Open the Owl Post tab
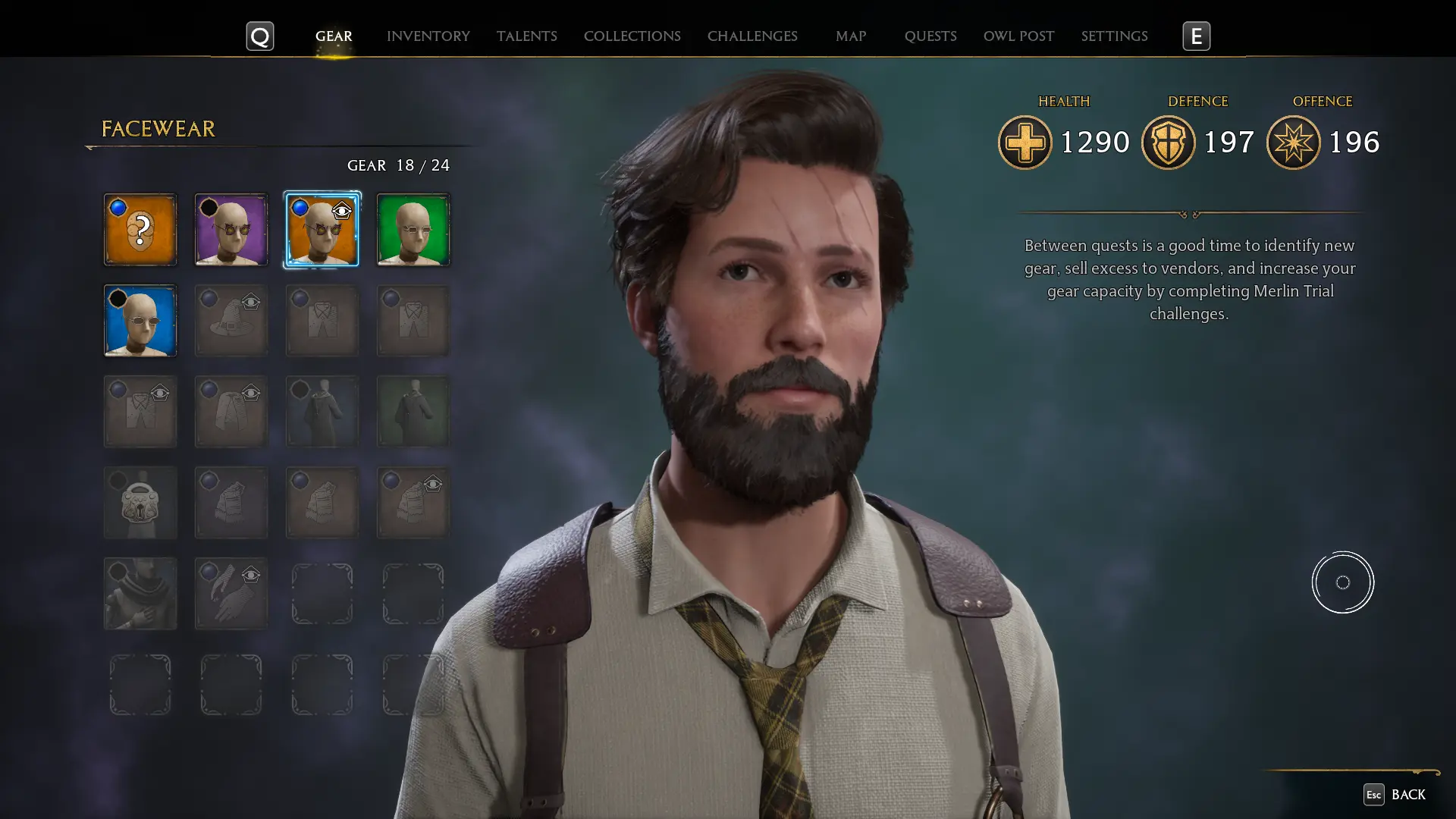The image size is (1456, 819). [x=1018, y=36]
